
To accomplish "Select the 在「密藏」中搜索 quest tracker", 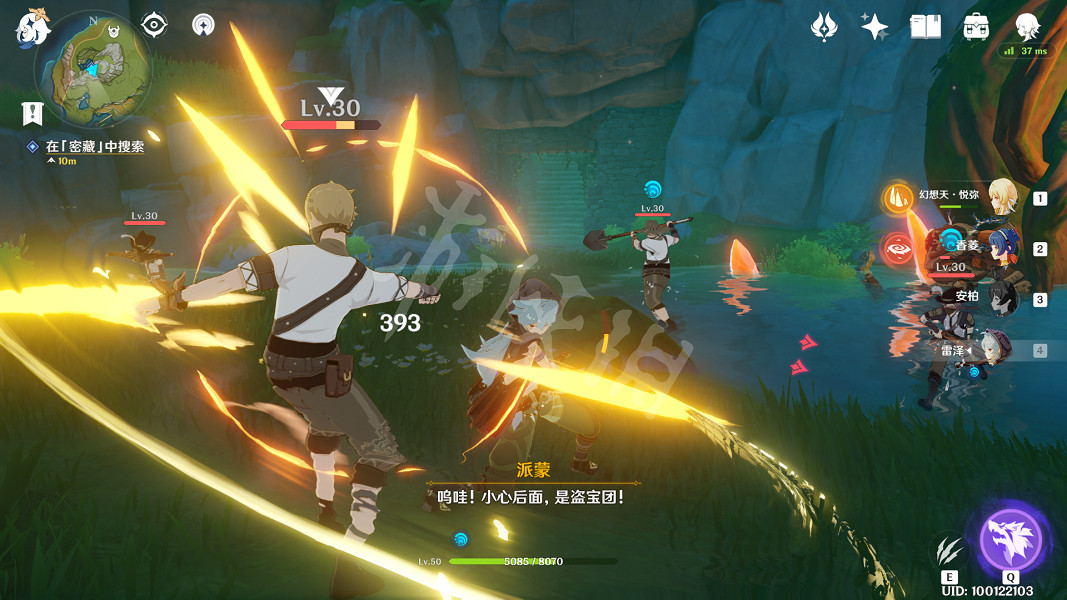I will 94,146.
